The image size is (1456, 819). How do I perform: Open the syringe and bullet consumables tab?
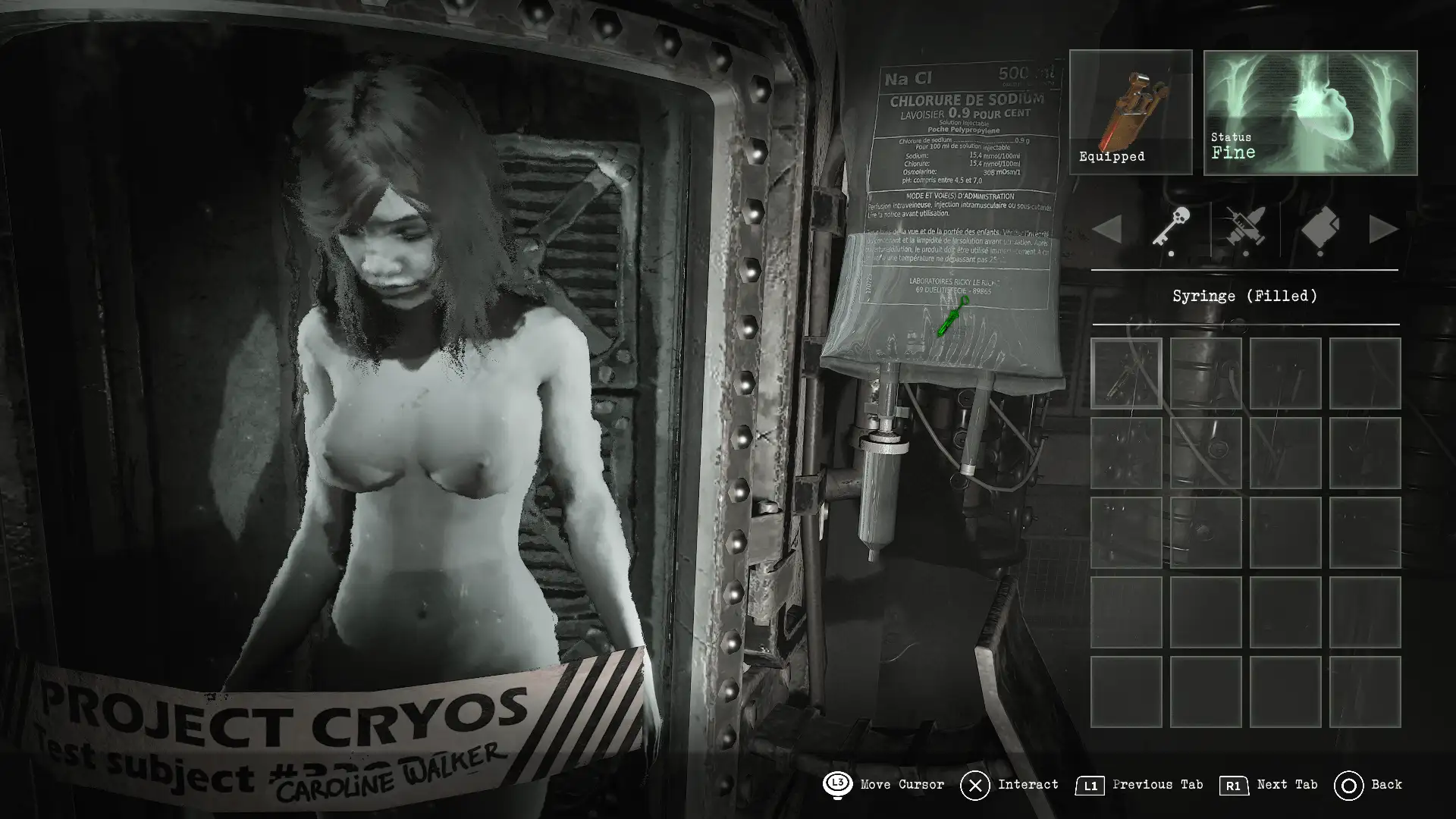coord(1244,228)
